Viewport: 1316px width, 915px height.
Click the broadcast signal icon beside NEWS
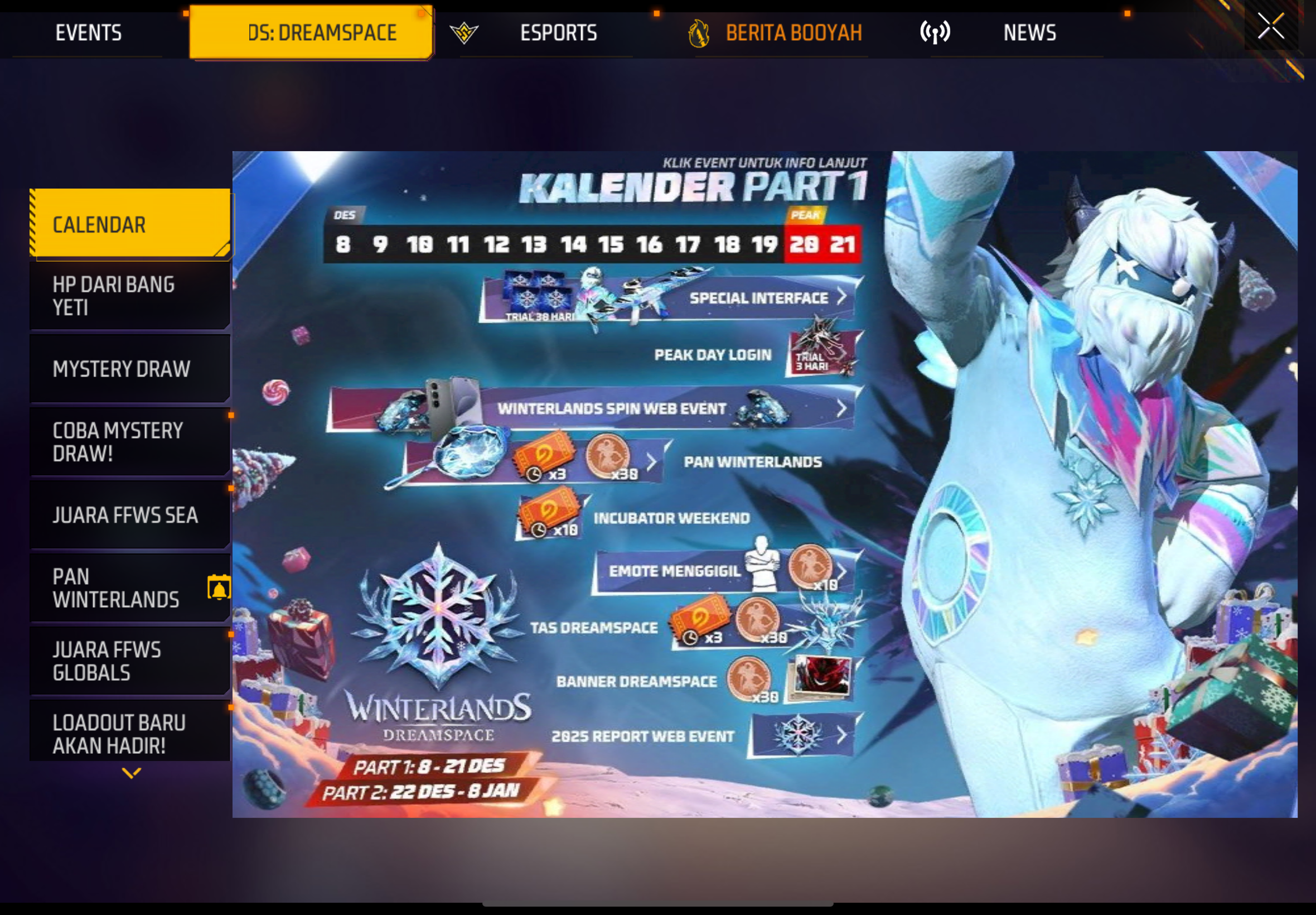[x=935, y=33]
